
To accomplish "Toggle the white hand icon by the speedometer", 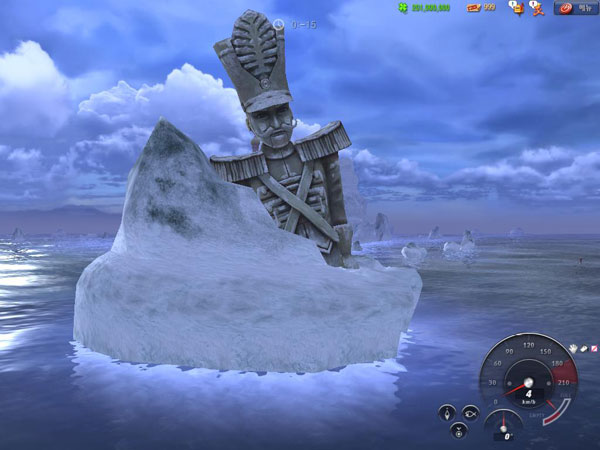I will point(573,348).
